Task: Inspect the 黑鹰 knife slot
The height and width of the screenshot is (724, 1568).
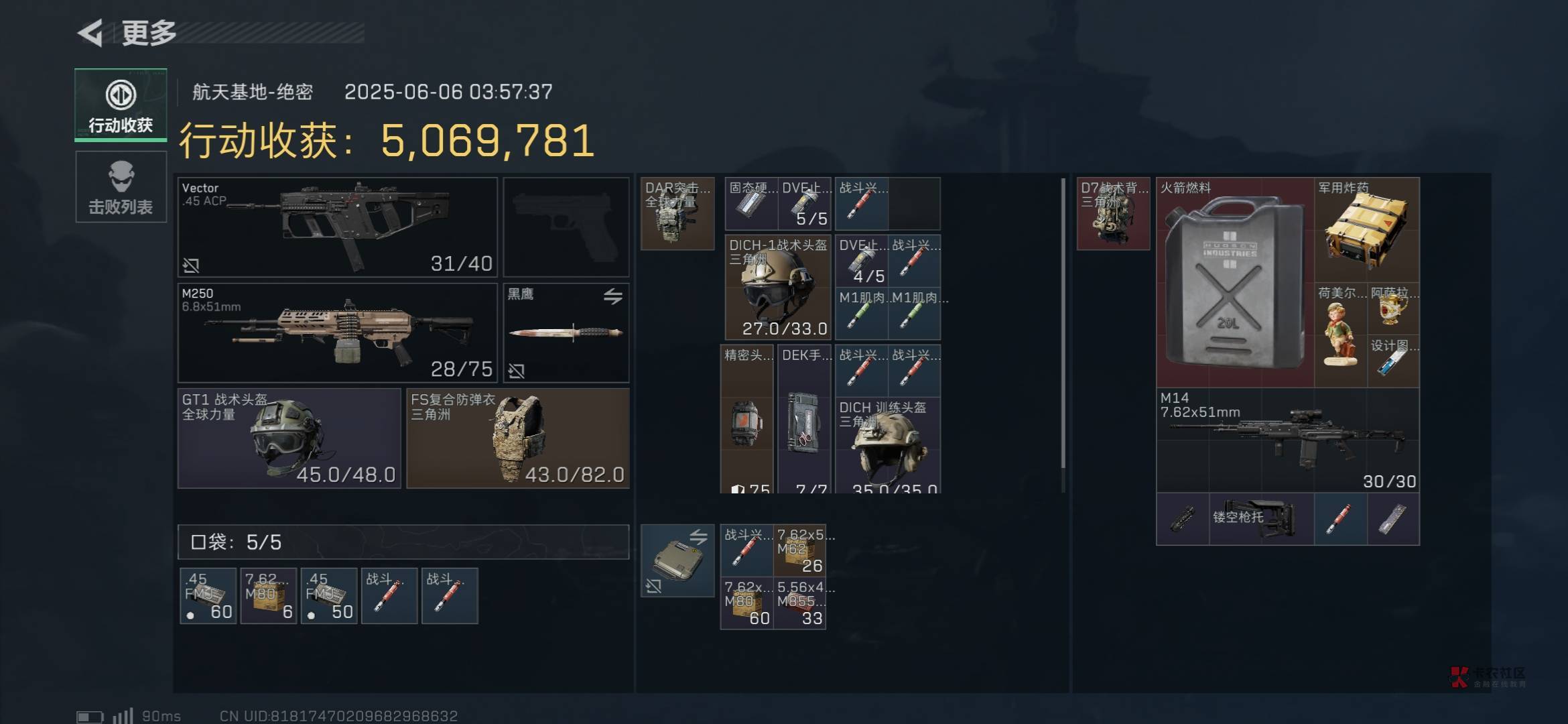Action: 566,333
